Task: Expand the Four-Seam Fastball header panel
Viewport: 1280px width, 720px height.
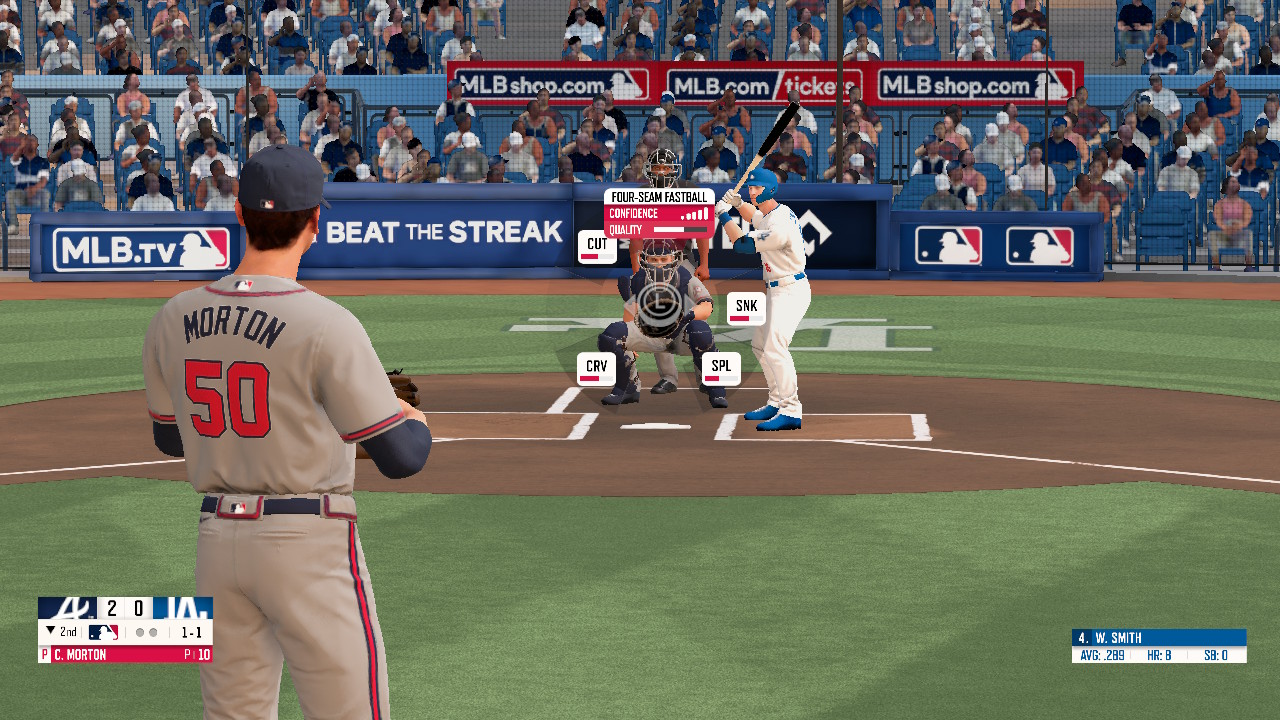Action: click(x=658, y=197)
